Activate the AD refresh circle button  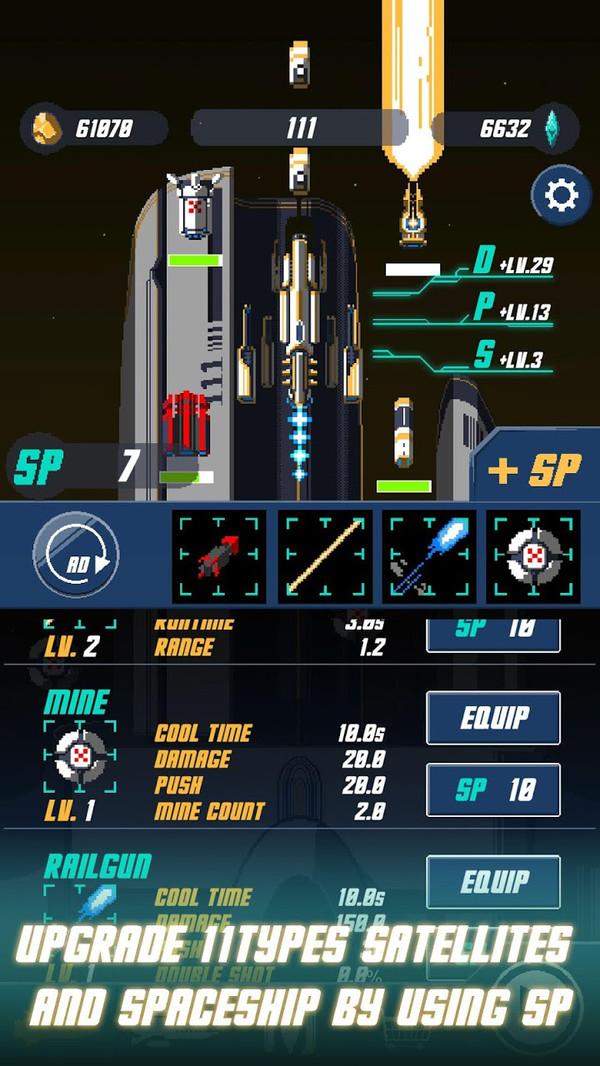76,556
